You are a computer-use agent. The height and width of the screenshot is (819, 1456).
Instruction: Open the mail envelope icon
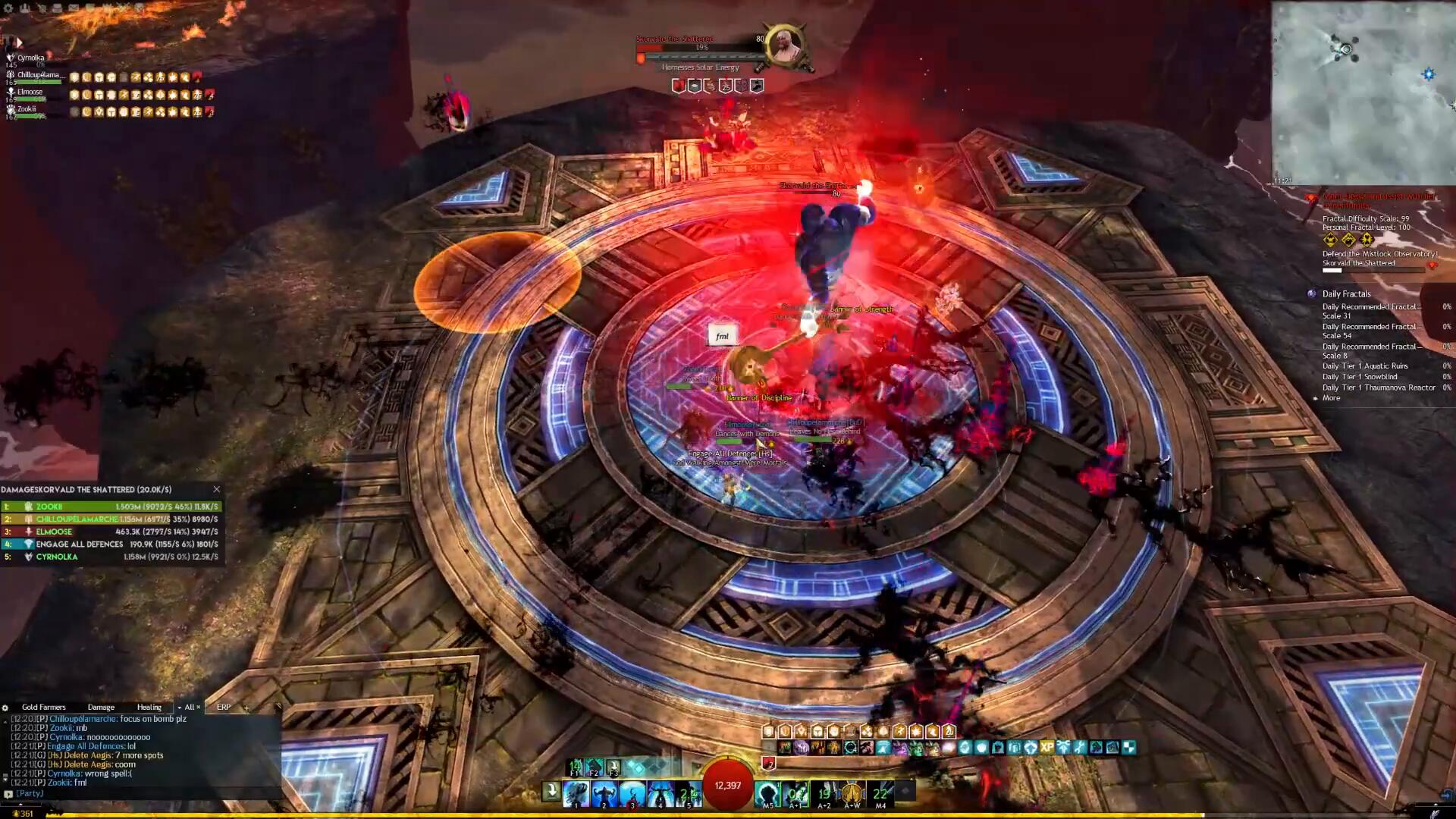point(74,8)
